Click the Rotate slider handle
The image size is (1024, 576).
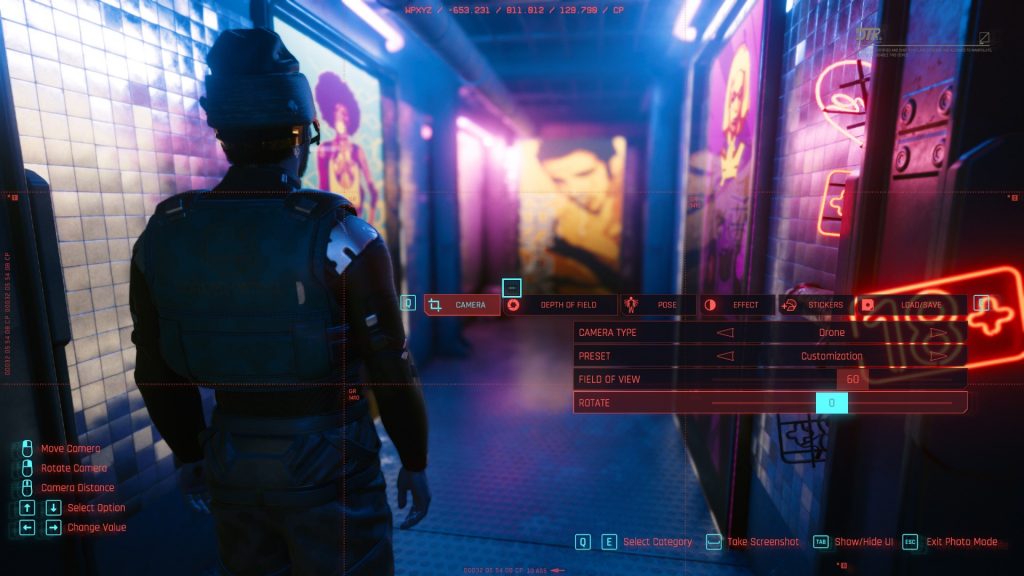click(x=831, y=403)
